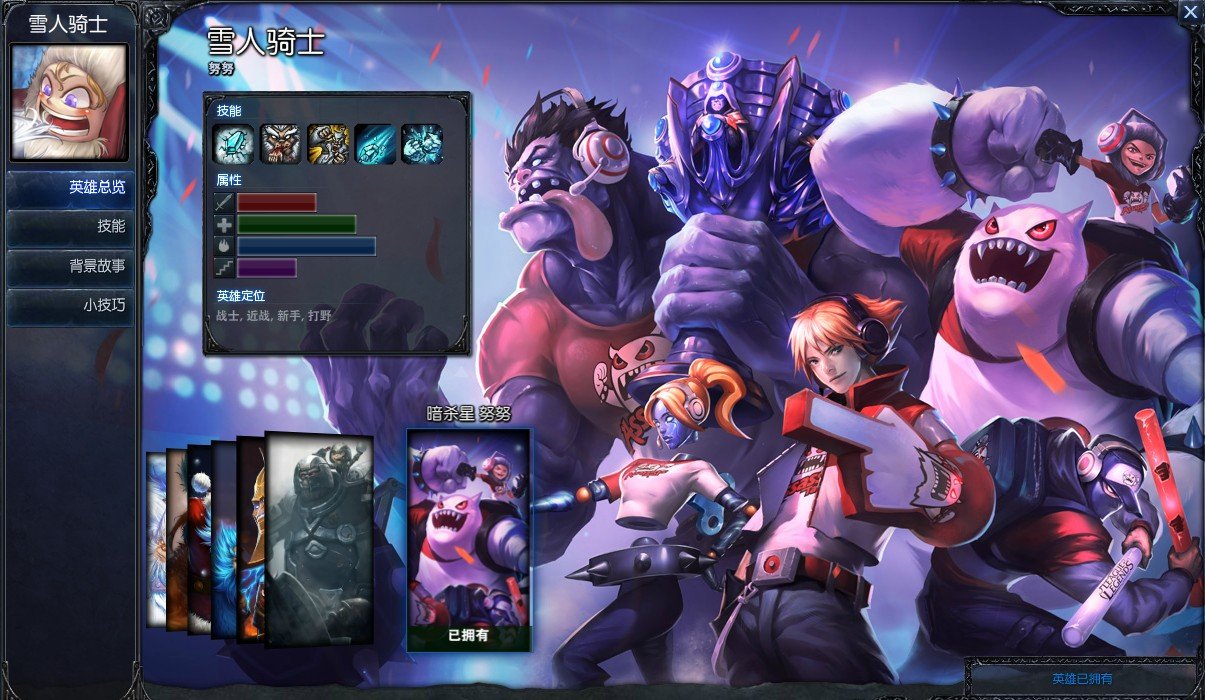Choose the yeti with yellow aura skill icon
This screenshot has height=700, width=1205.
[x=328, y=144]
